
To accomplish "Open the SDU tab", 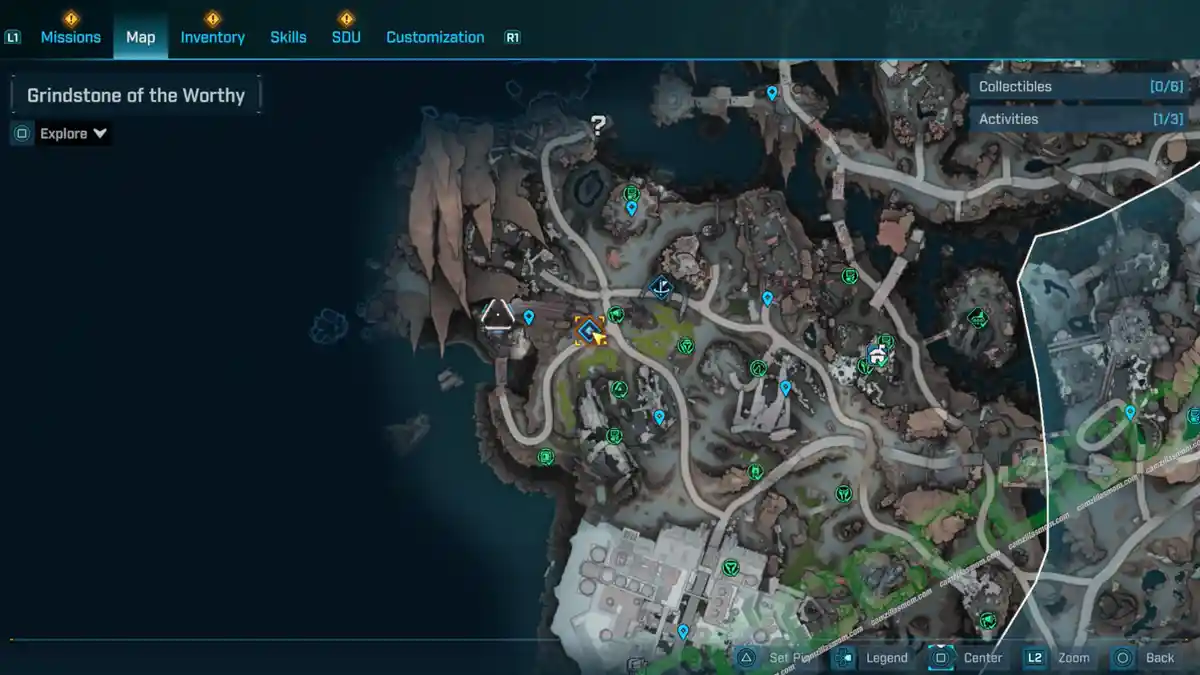I will [346, 37].
